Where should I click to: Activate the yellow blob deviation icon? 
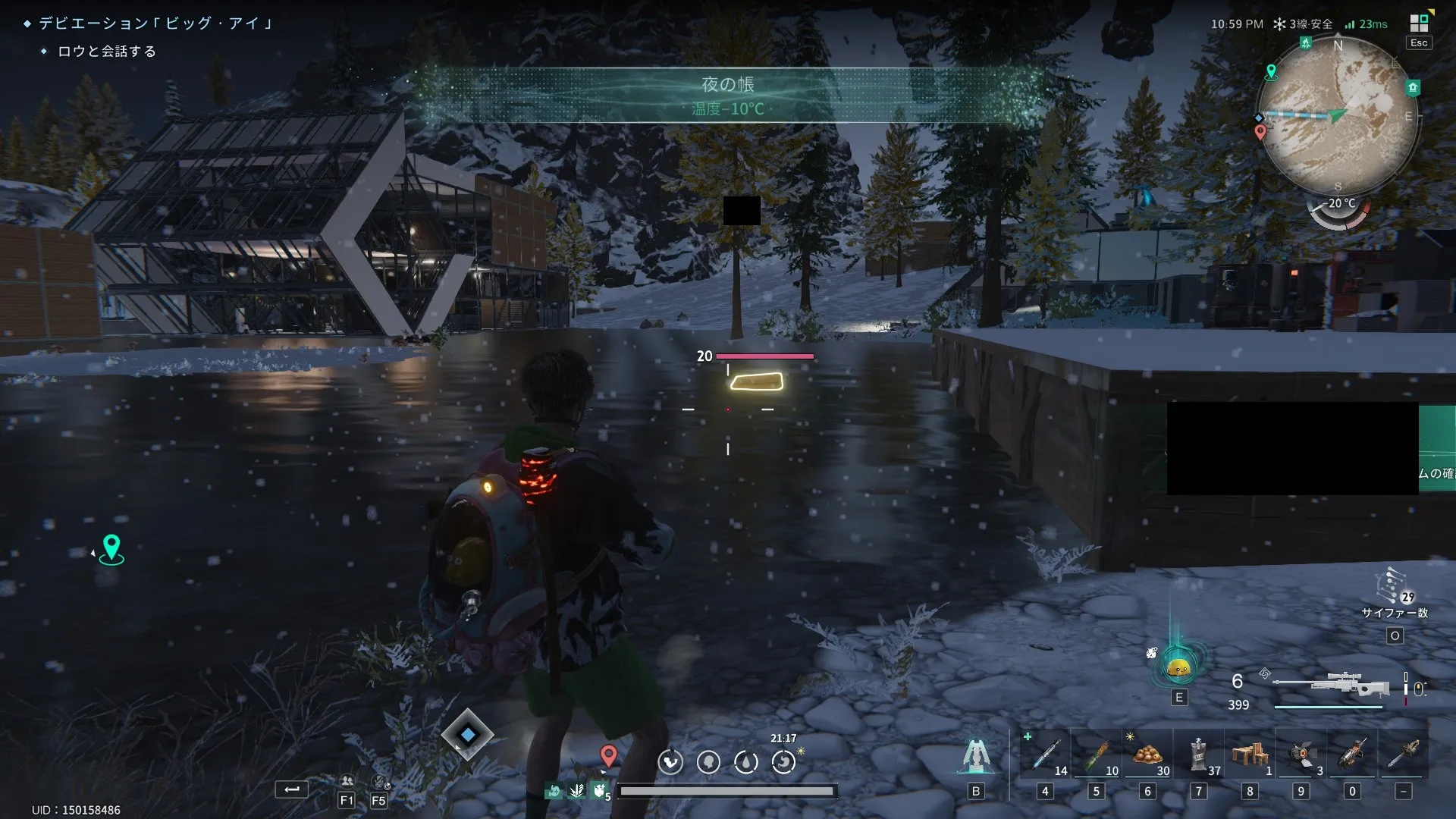tap(1178, 667)
